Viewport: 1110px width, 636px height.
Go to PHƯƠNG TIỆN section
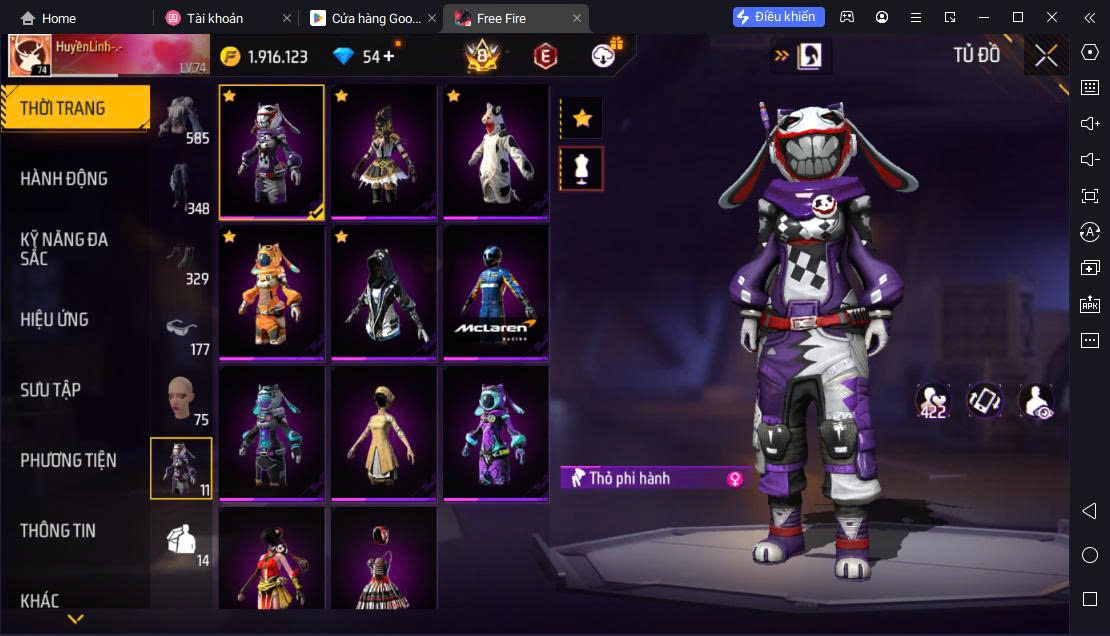[68, 460]
